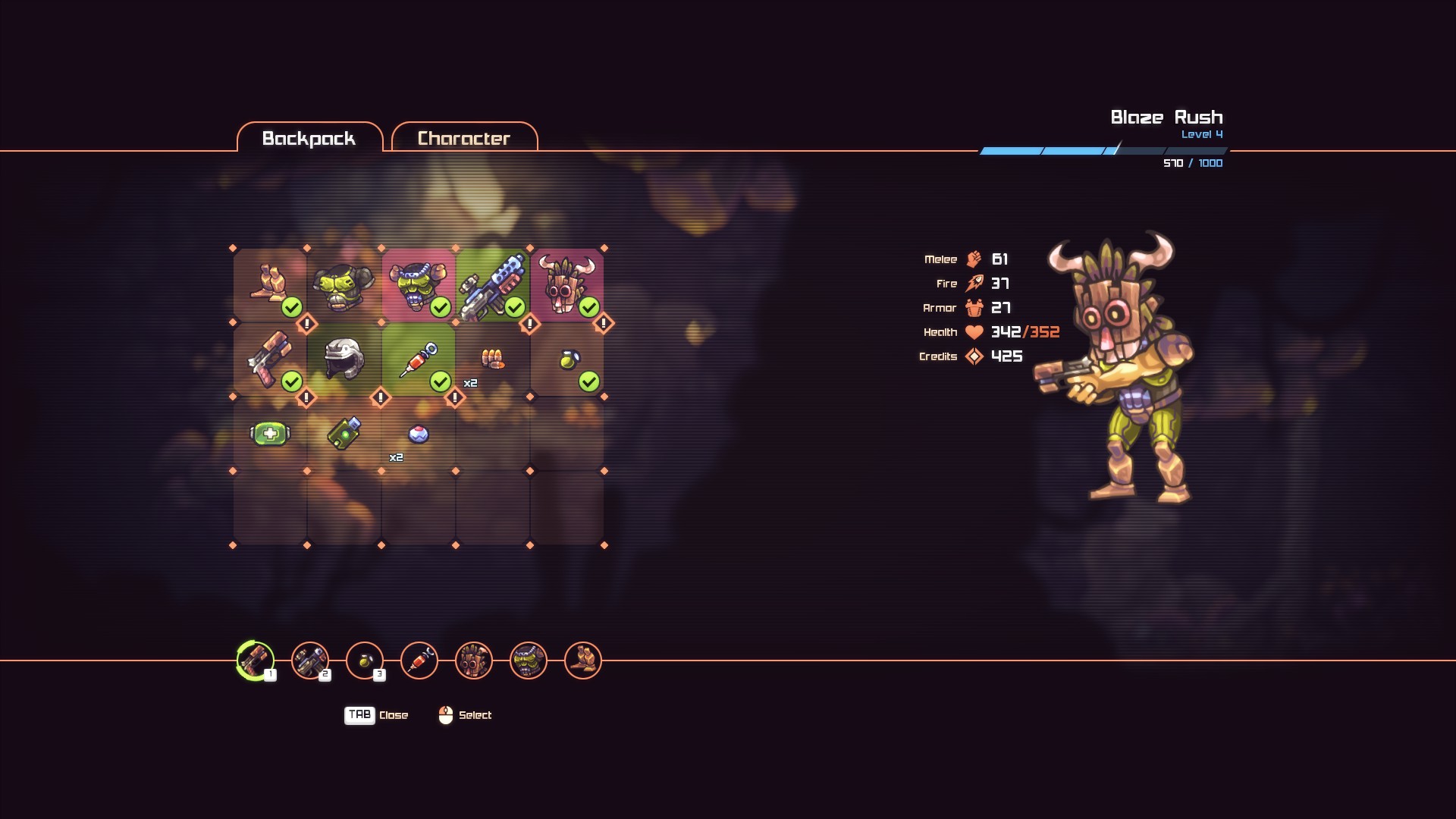Open the Backpack tab
This screenshot has height=819, width=1456.
pyautogui.click(x=309, y=138)
